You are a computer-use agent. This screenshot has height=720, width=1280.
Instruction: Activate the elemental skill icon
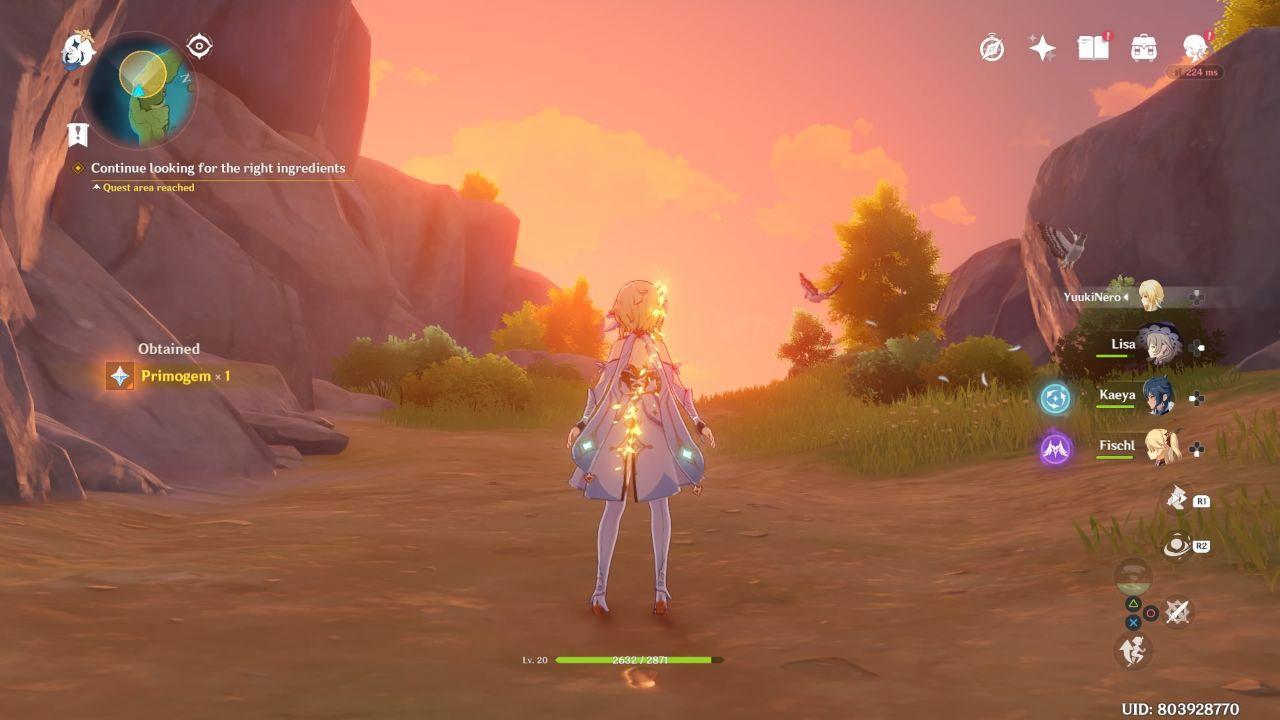(x=1177, y=497)
